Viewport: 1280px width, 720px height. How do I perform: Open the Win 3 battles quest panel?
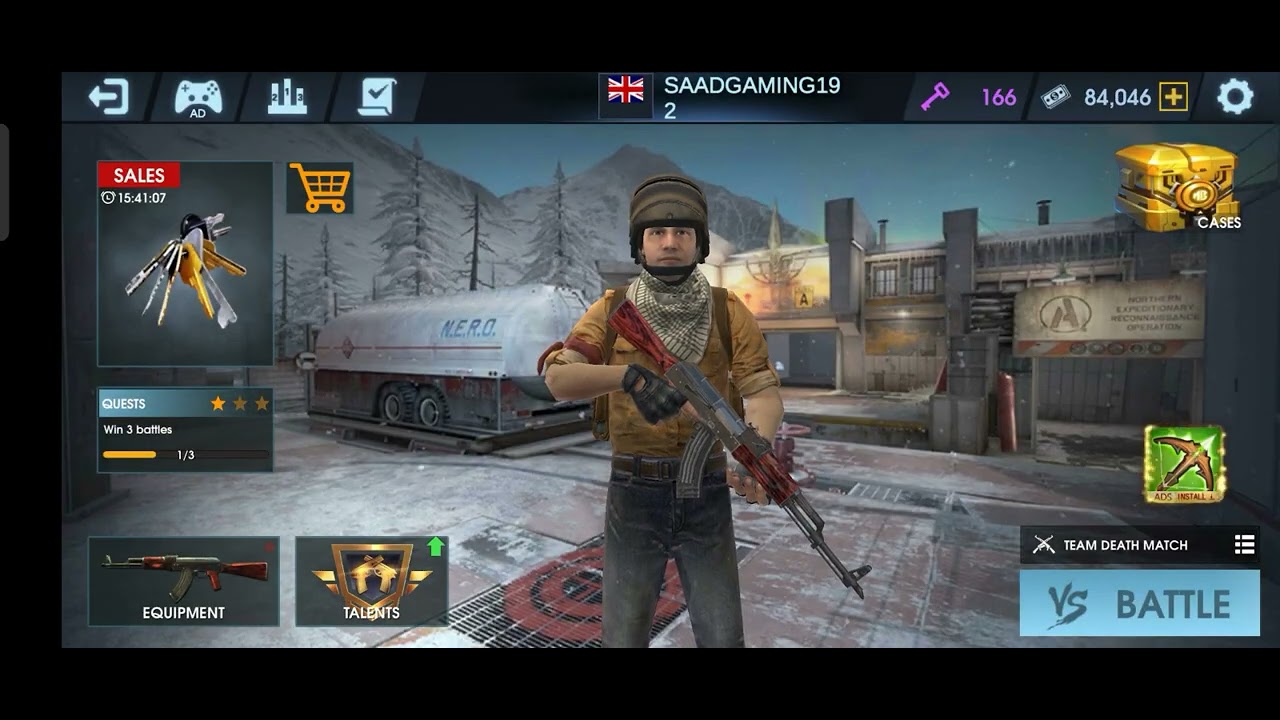tap(185, 430)
